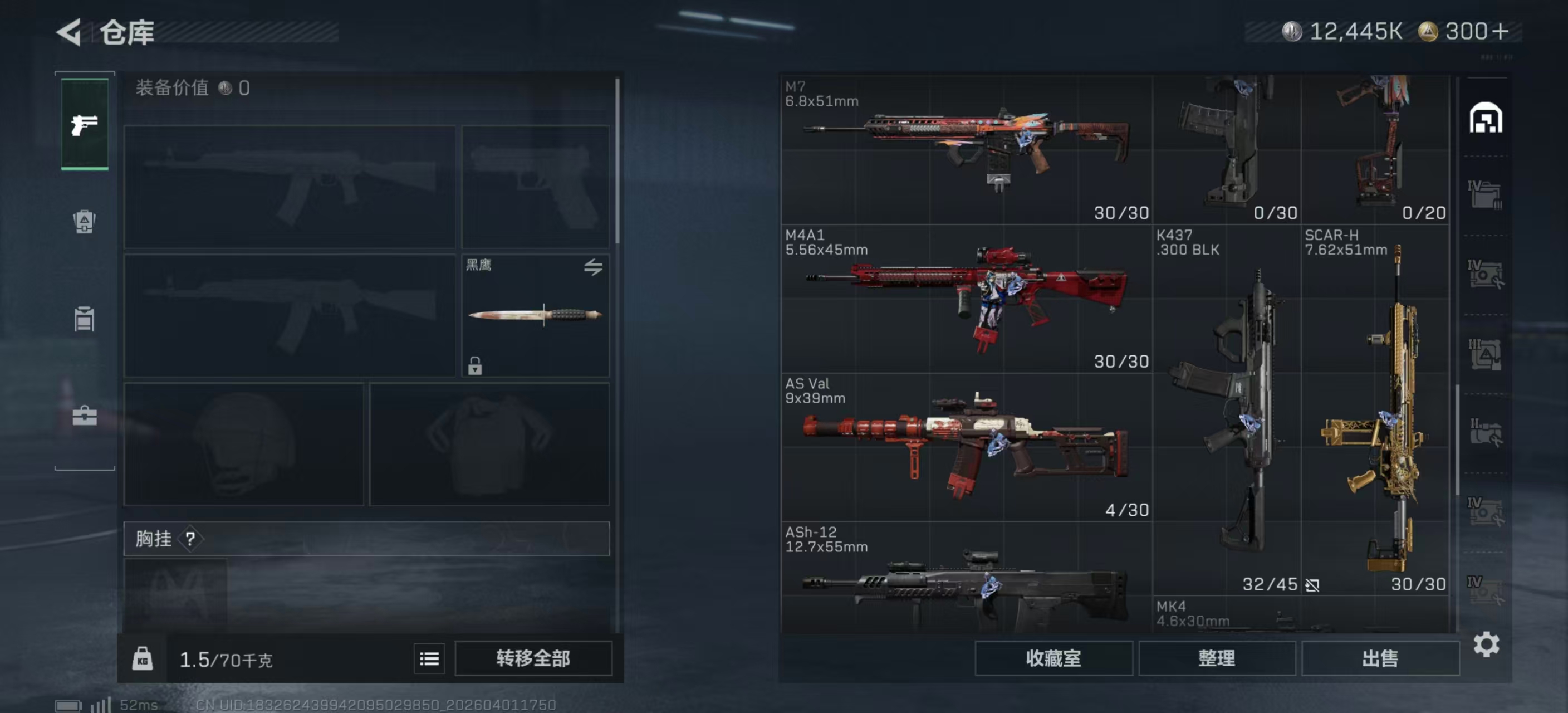This screenshot has width=1568, height=713.
Task: Select the AS Val rifle
Action: point(966,447)
